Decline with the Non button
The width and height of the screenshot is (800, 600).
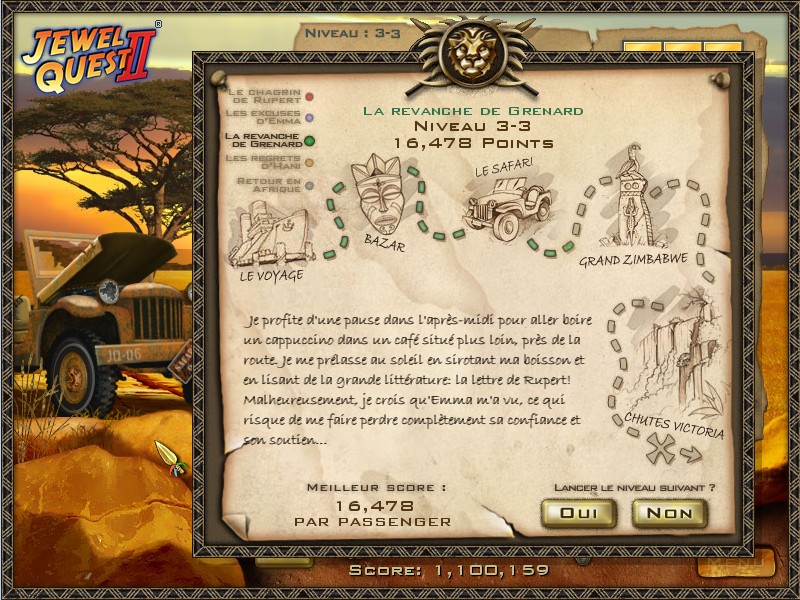tap(669, 513)
